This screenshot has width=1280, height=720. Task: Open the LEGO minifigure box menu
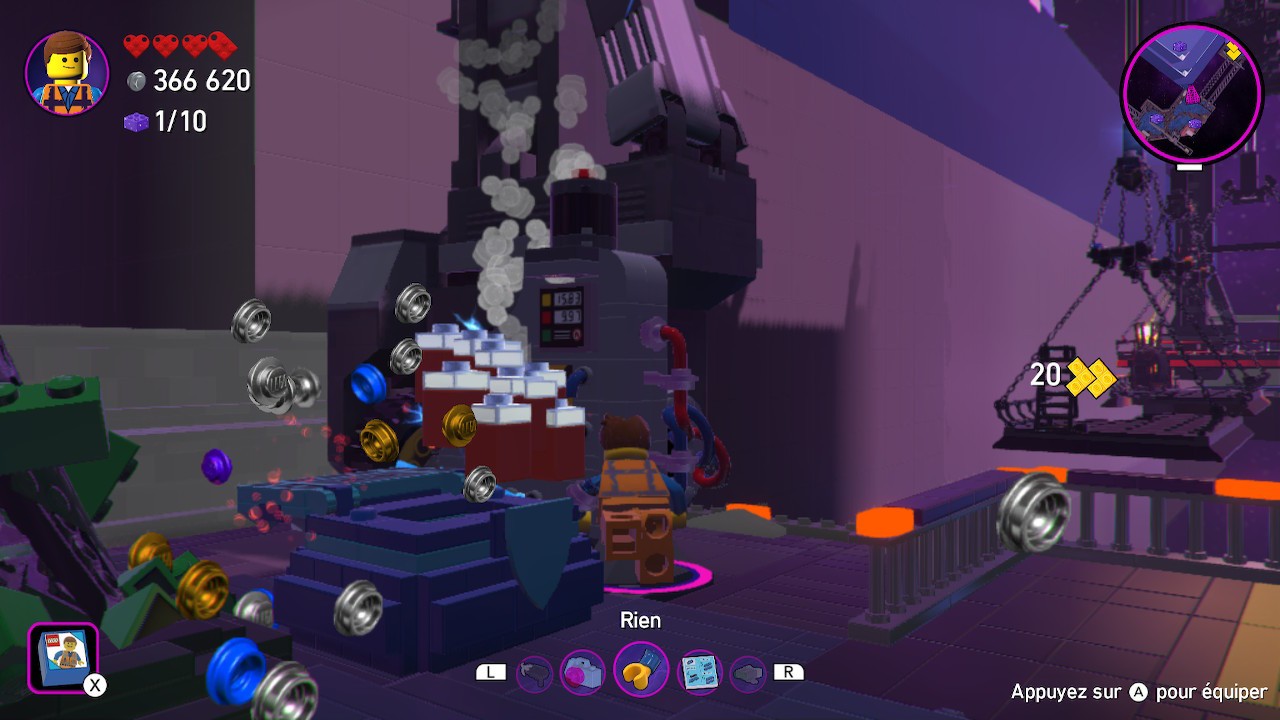63,657
